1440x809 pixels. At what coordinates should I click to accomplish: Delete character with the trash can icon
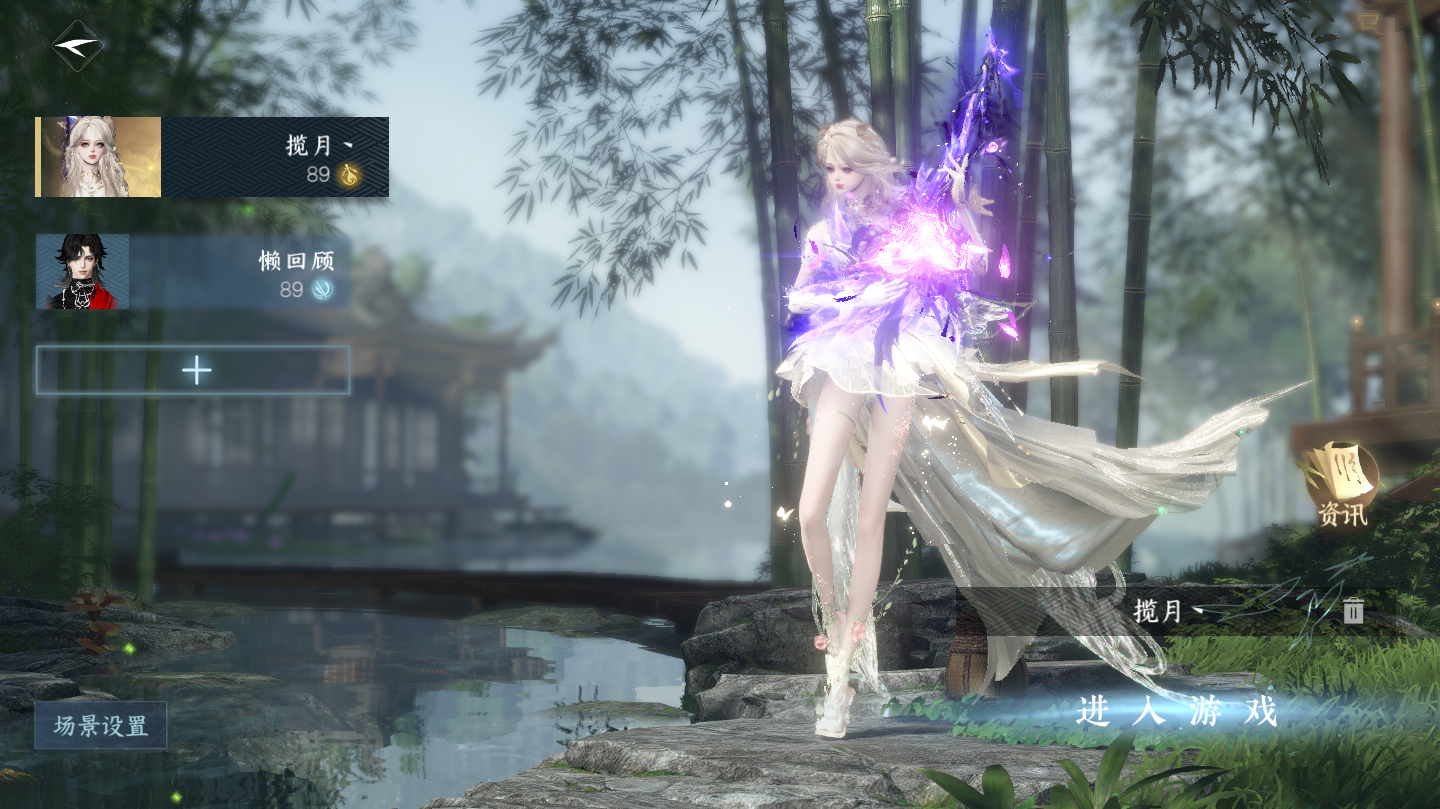point(1353,611)
